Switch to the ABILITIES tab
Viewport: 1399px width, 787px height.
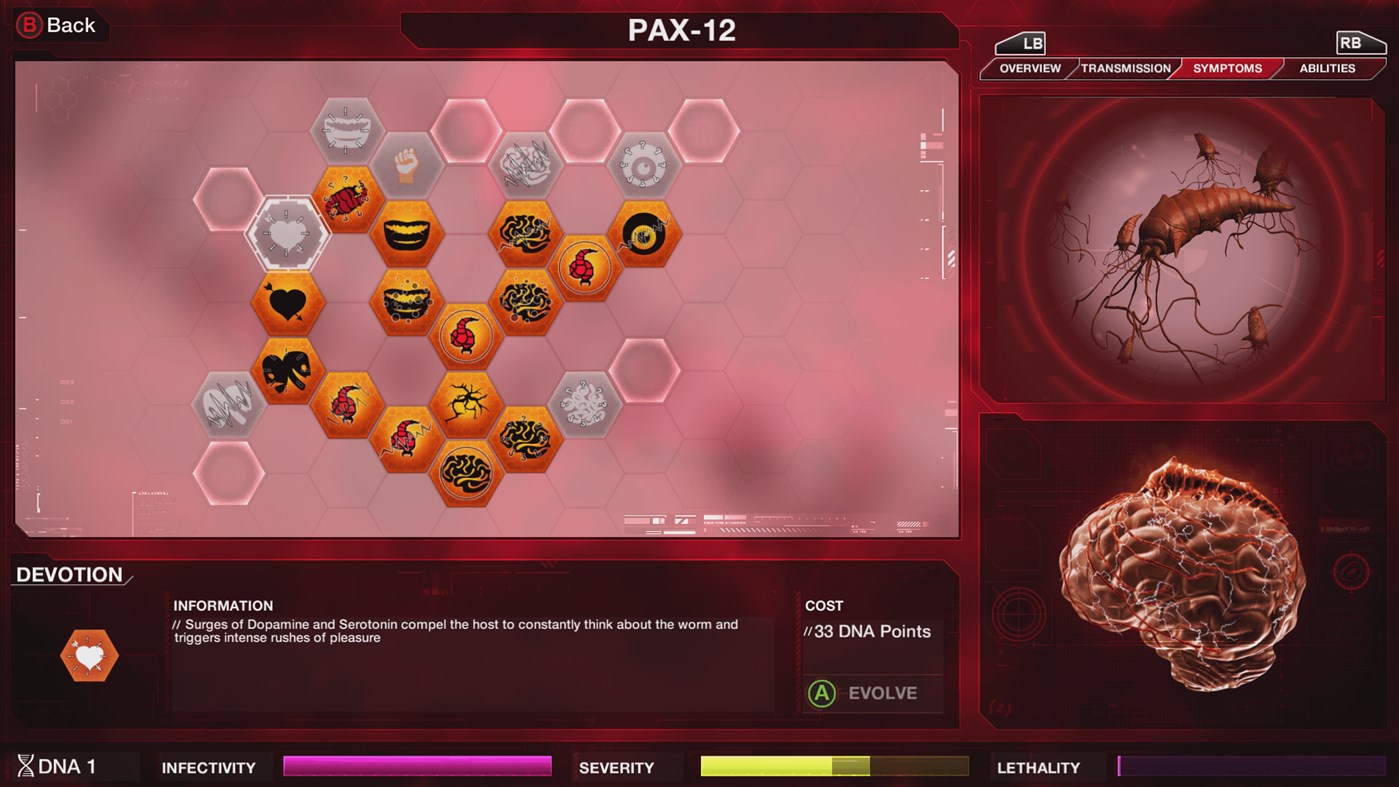tap(1327, 68)
